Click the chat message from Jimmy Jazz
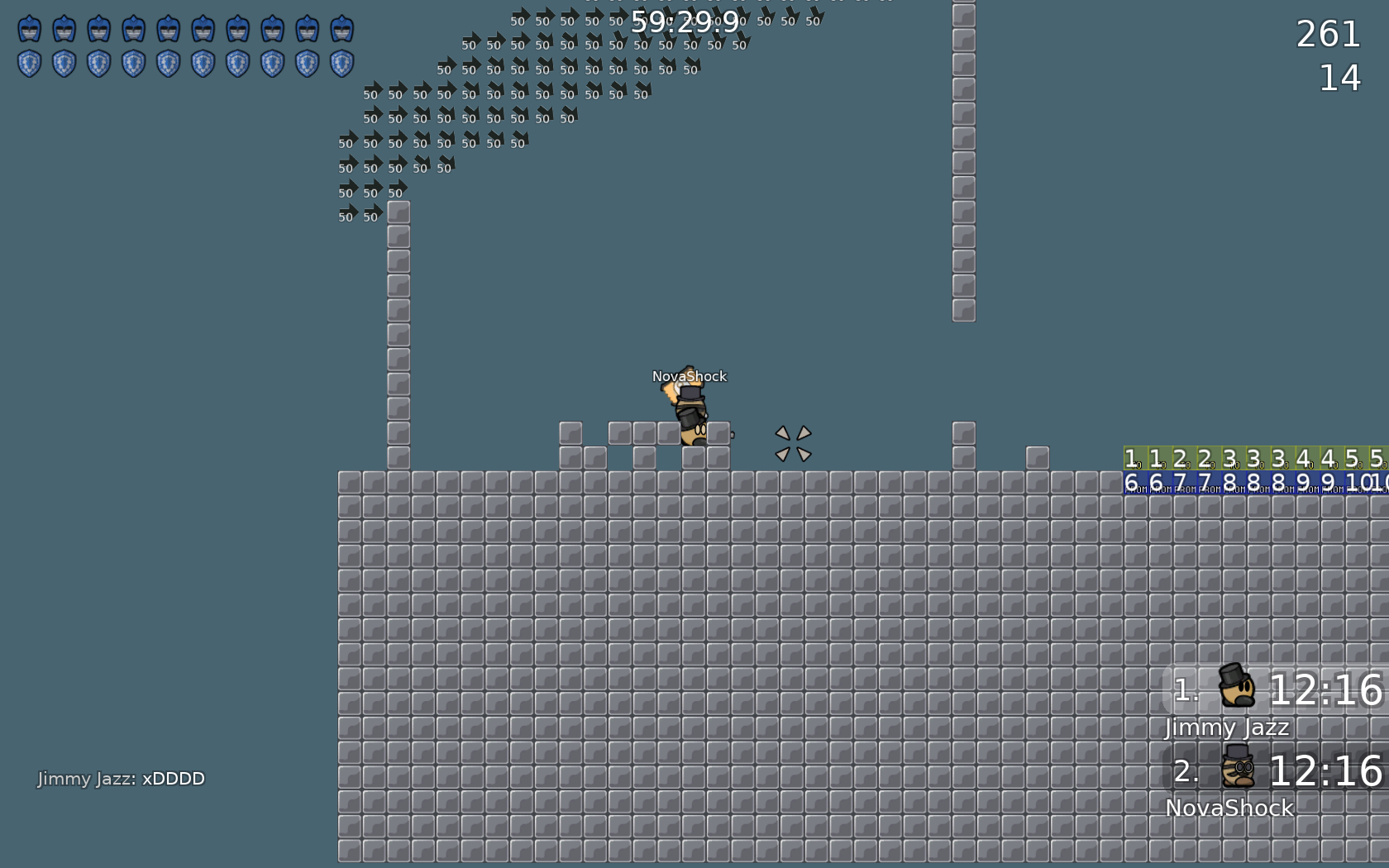This screenshot has width=1389, height=868. click(x=121, y=778)
